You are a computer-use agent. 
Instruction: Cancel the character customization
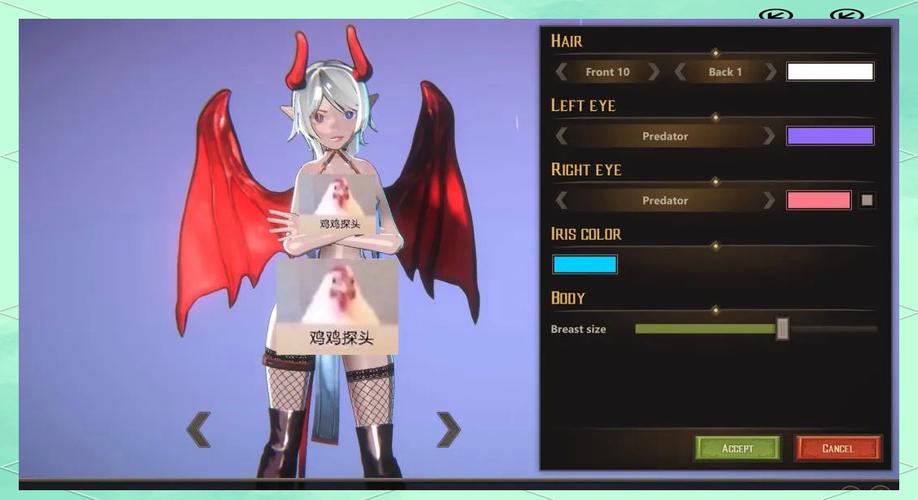838,448
